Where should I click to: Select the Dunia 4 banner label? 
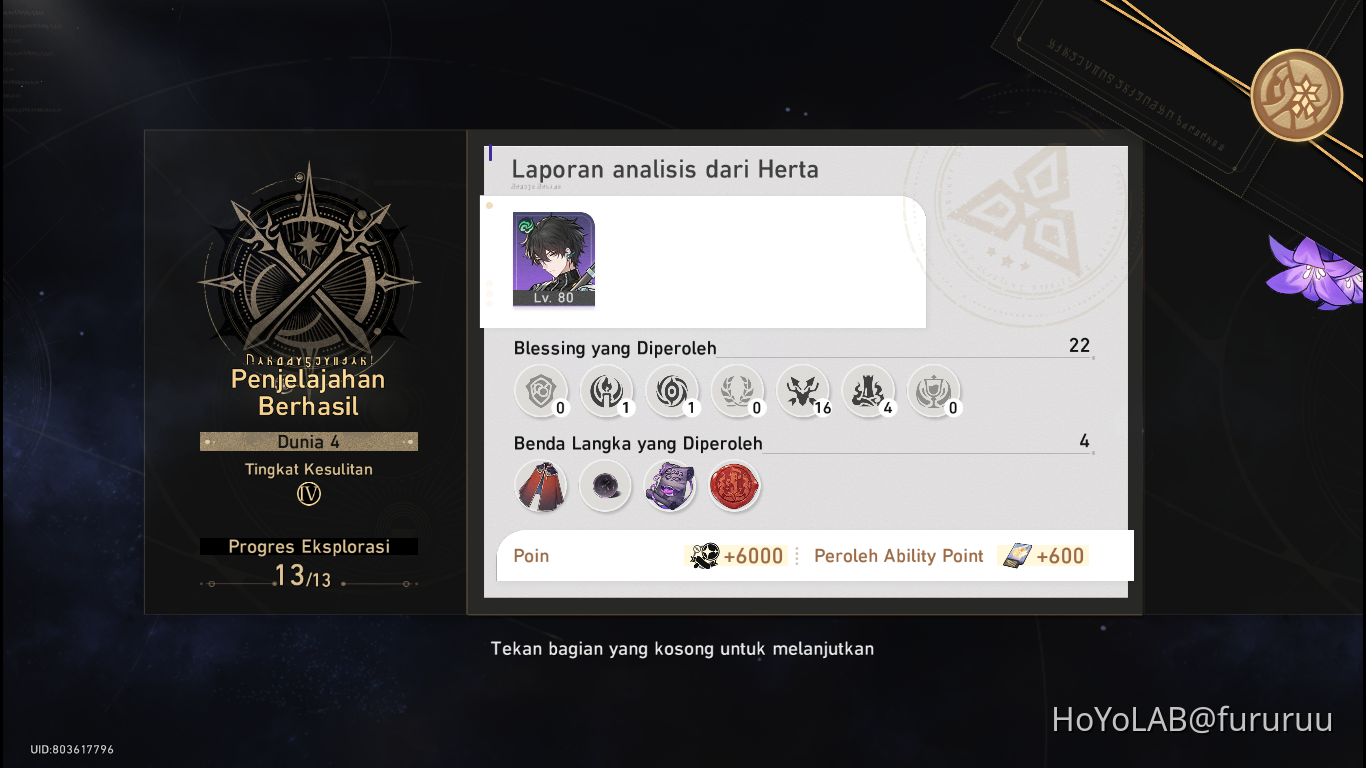point(308,441)
